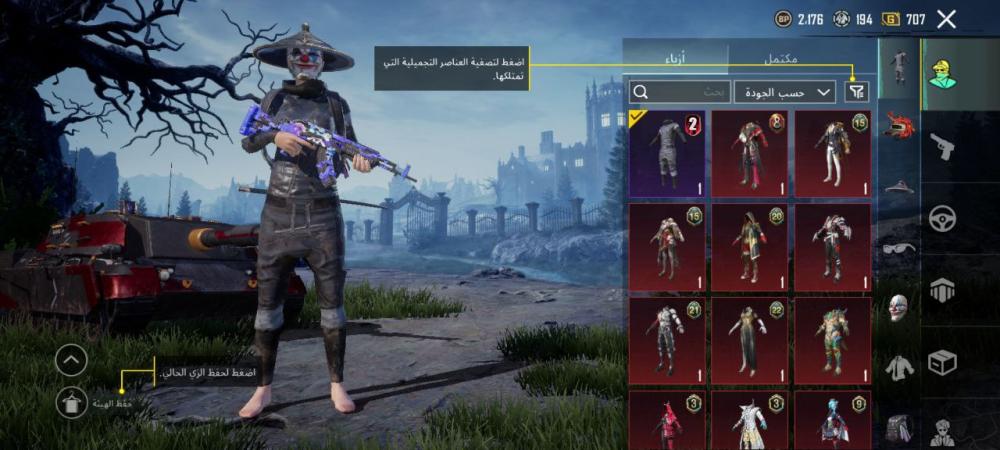1000x450 pixels.
Task: Pick the armored outfit with badge 21
Action: (667, 340)
